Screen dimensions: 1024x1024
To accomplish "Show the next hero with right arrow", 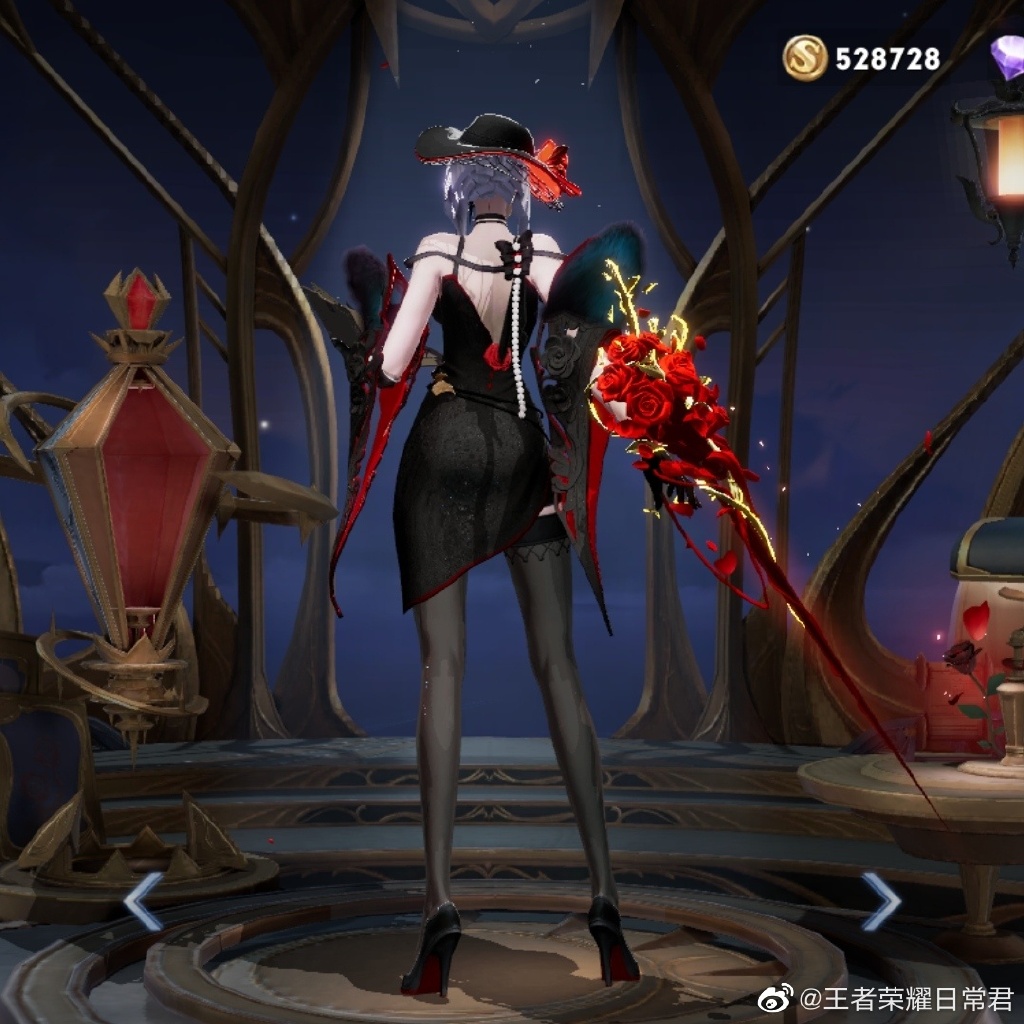I will pyautogui.click(x=881, y=900).
